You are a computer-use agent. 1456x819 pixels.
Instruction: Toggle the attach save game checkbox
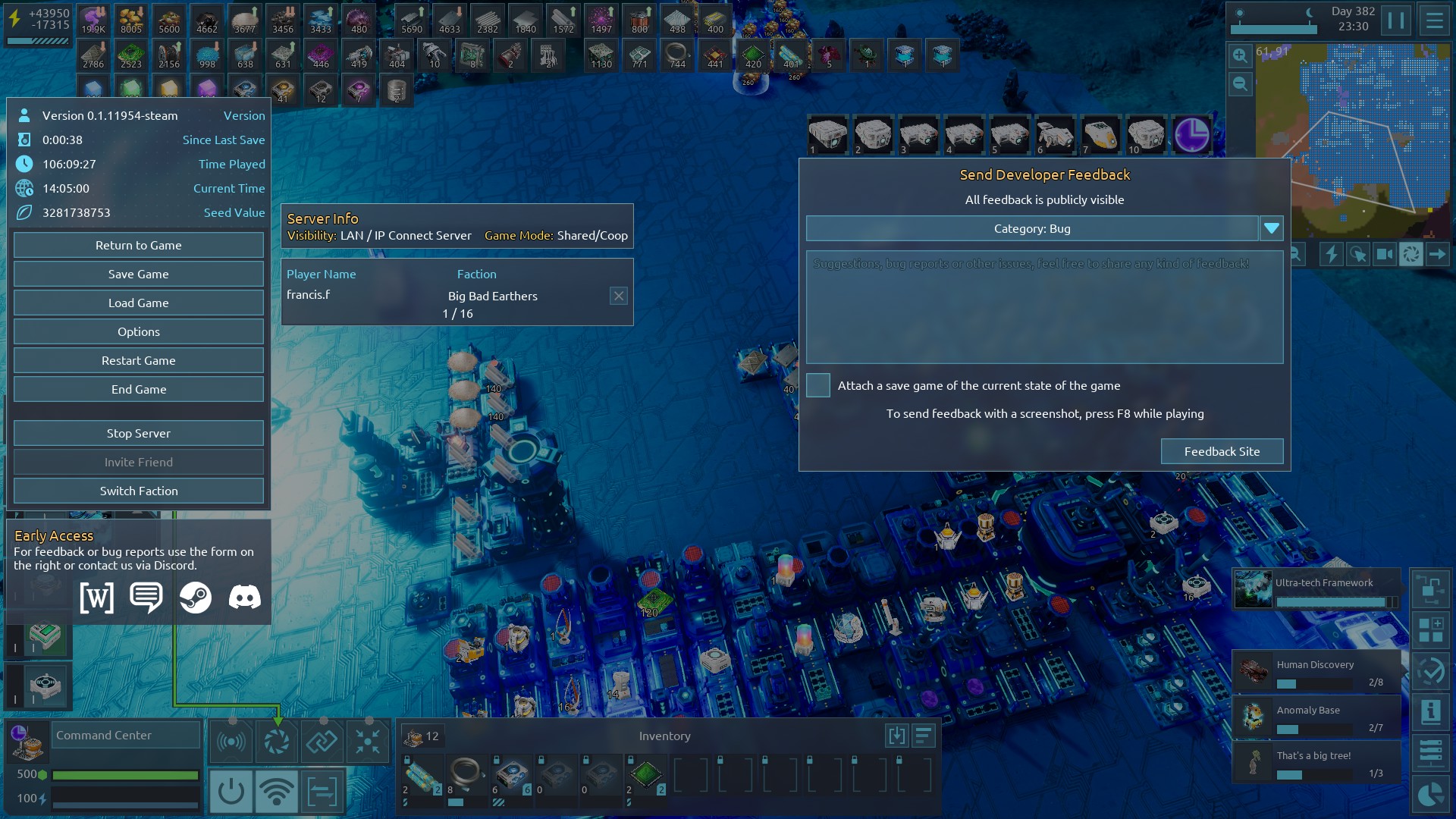817,385
